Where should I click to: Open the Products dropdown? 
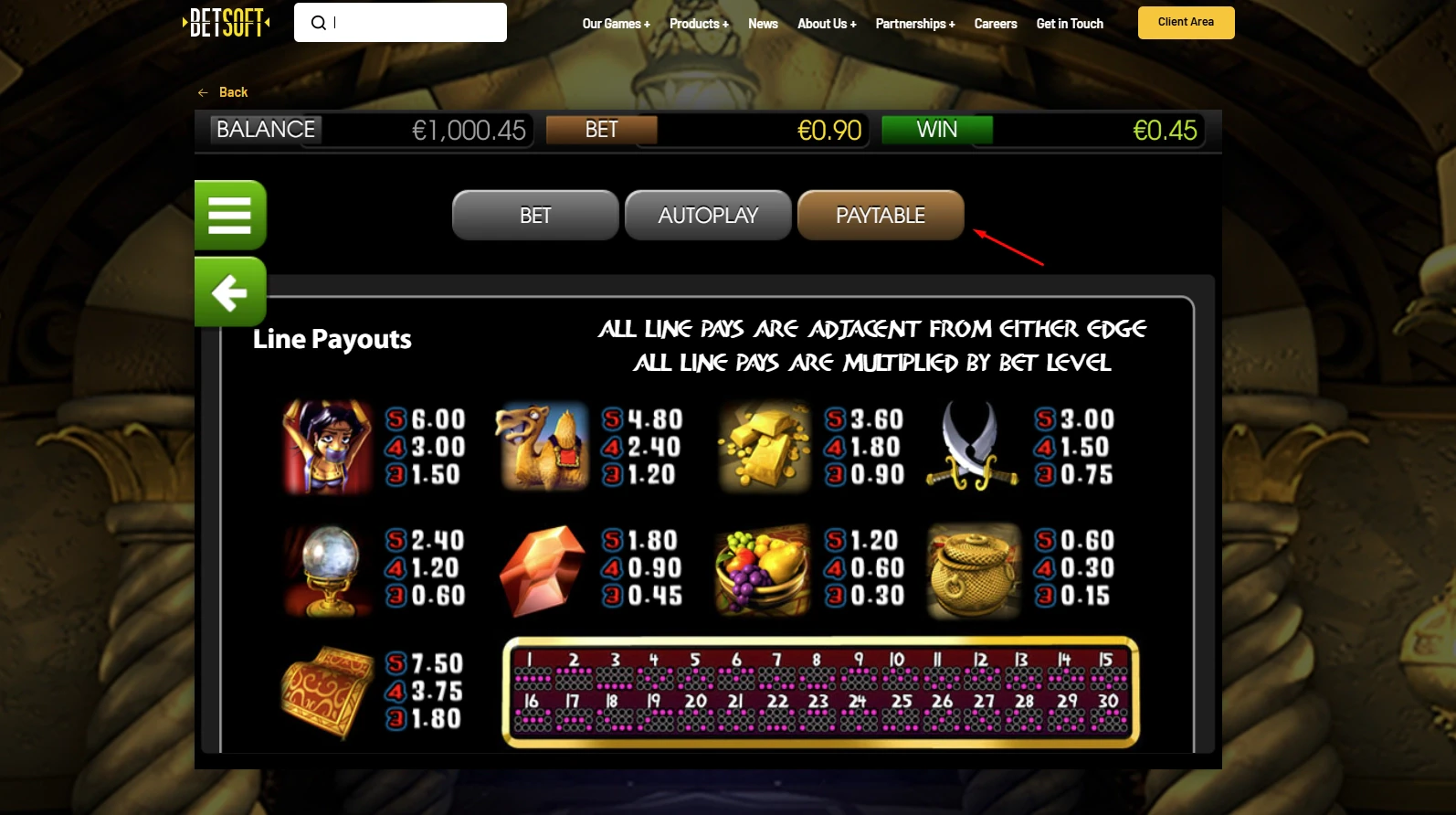pos(698,24)
